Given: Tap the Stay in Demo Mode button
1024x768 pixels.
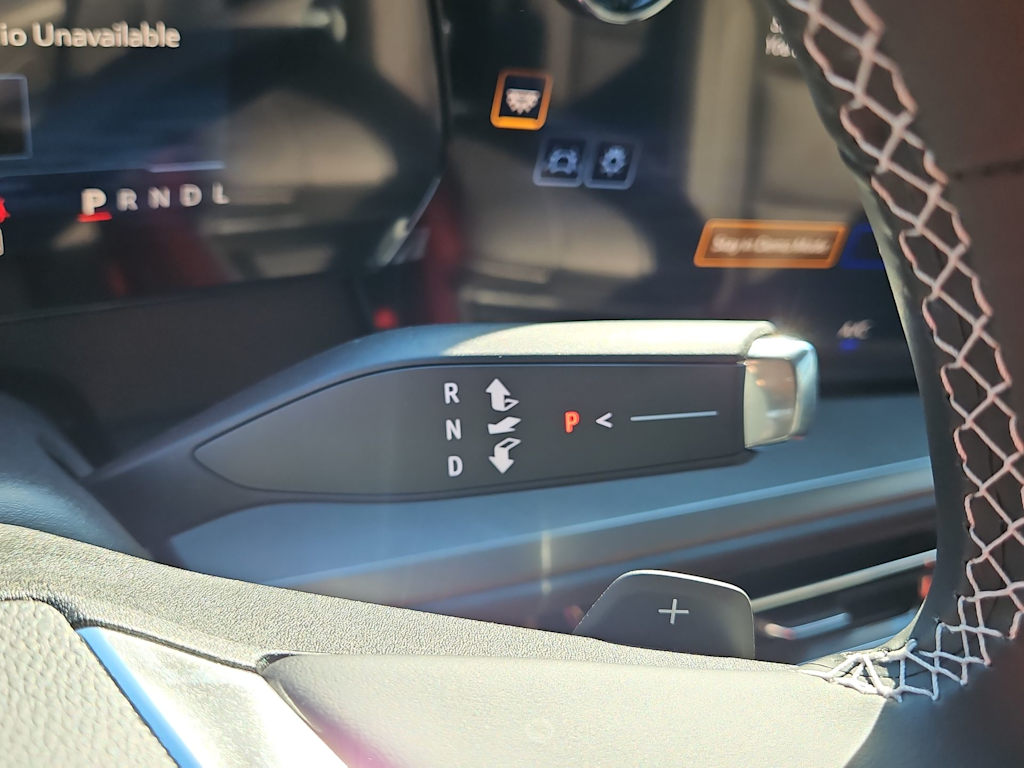Looking at the screenshot, I should [x=769, y=244].
